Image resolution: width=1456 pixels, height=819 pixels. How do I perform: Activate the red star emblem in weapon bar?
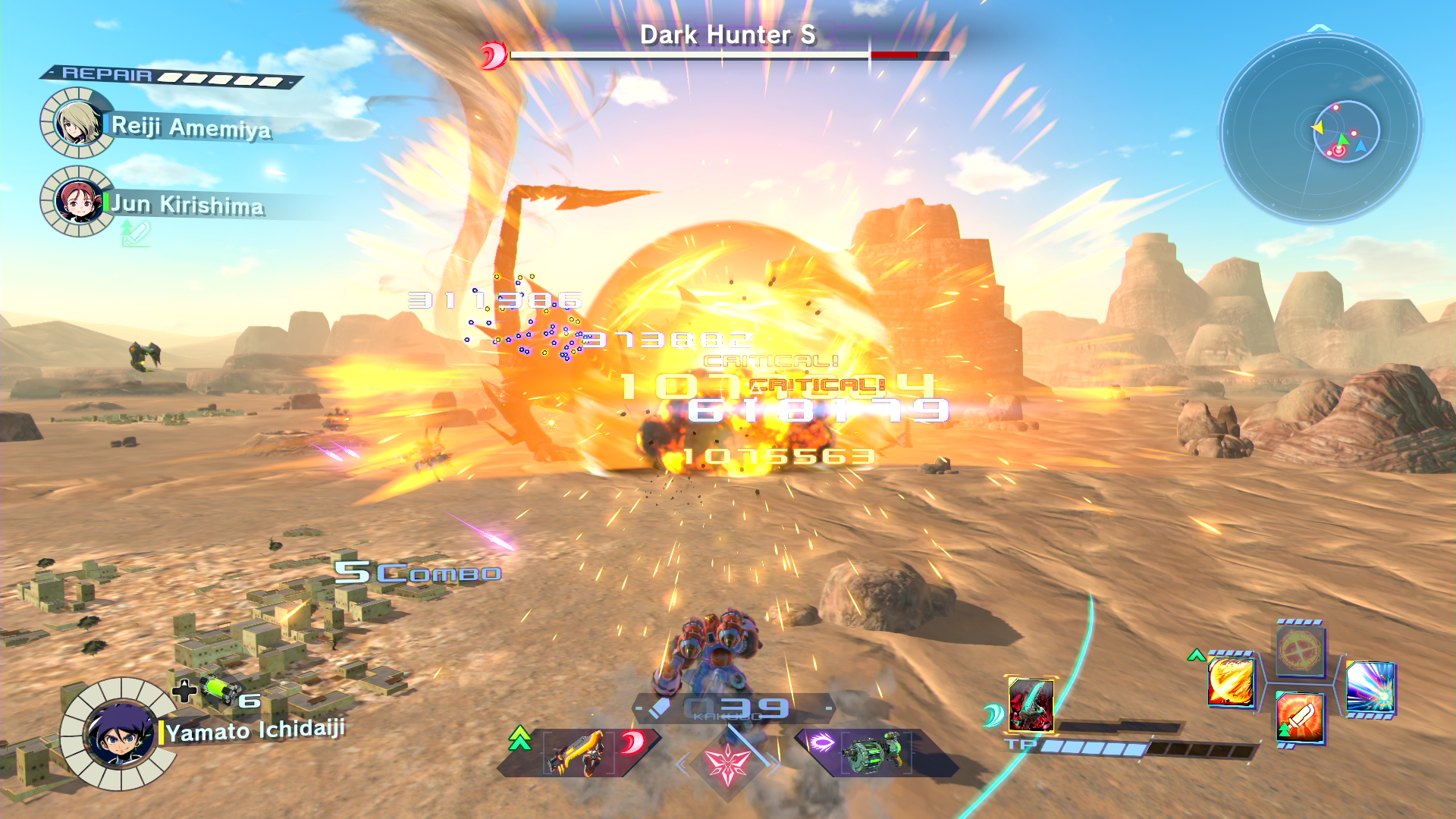(727, 764)
